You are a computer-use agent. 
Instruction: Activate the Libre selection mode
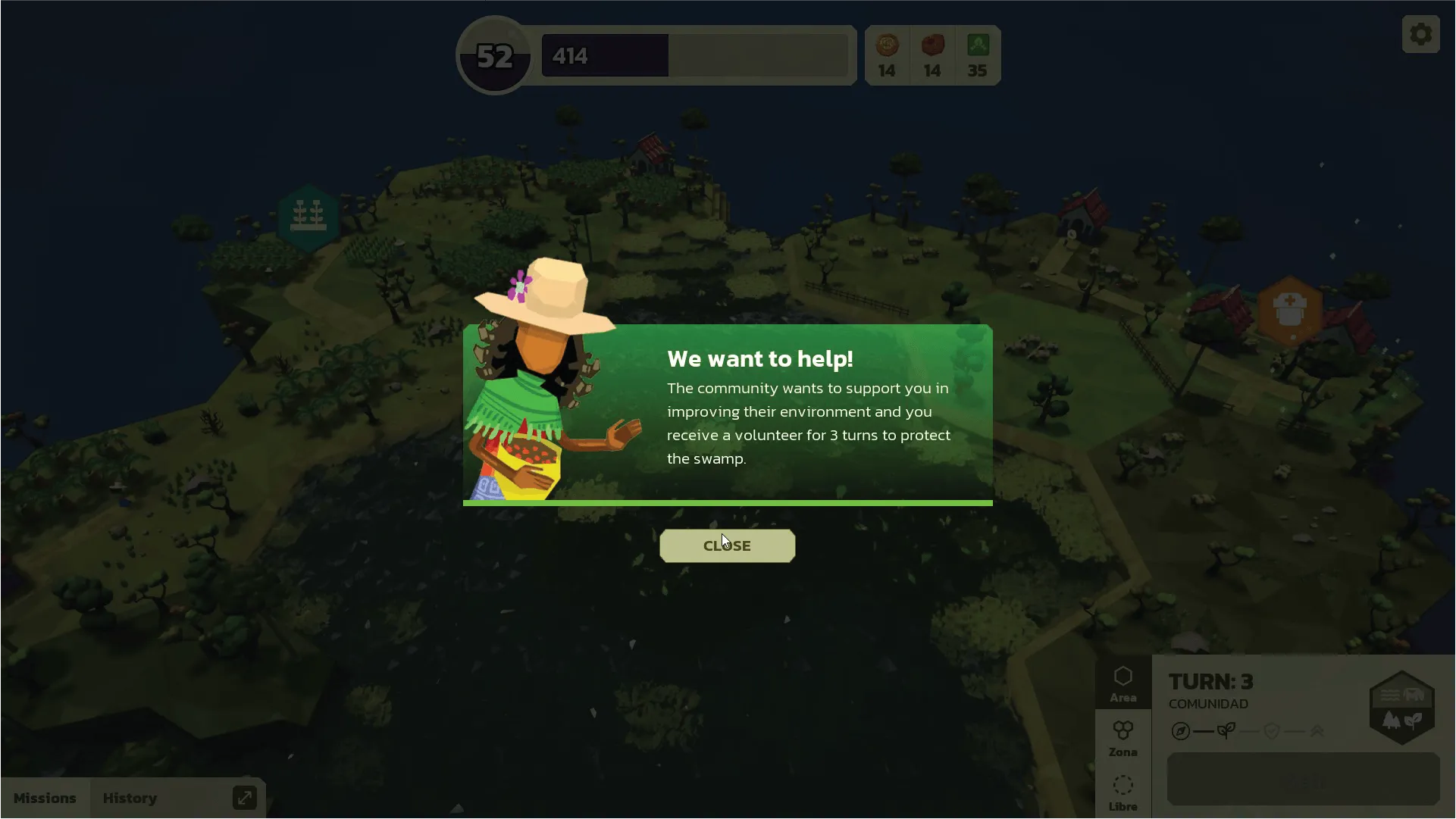pyautogui.click(x=1123, y=792)
